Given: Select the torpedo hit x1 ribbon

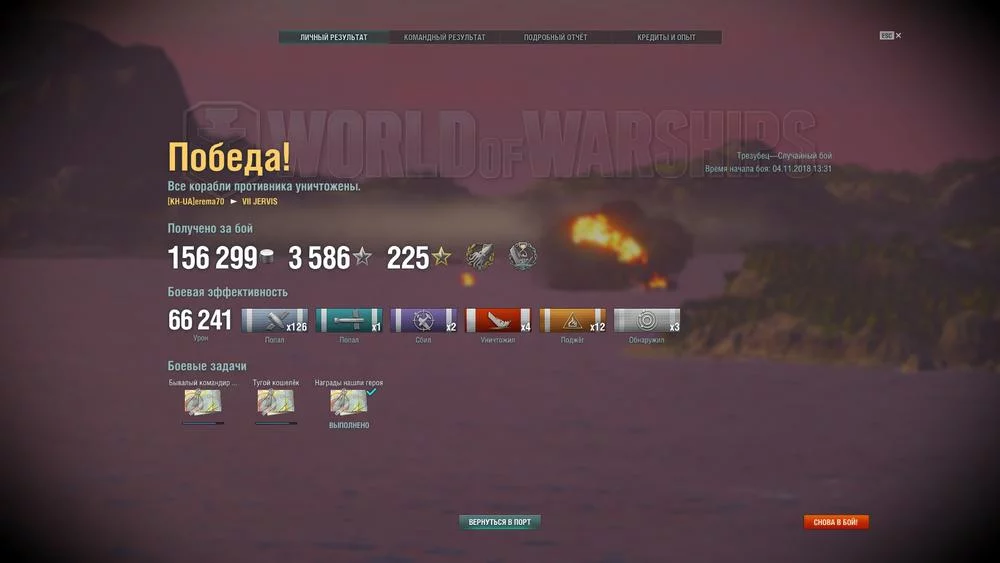Looking at the screenshot, I should [x=349, y=321].
